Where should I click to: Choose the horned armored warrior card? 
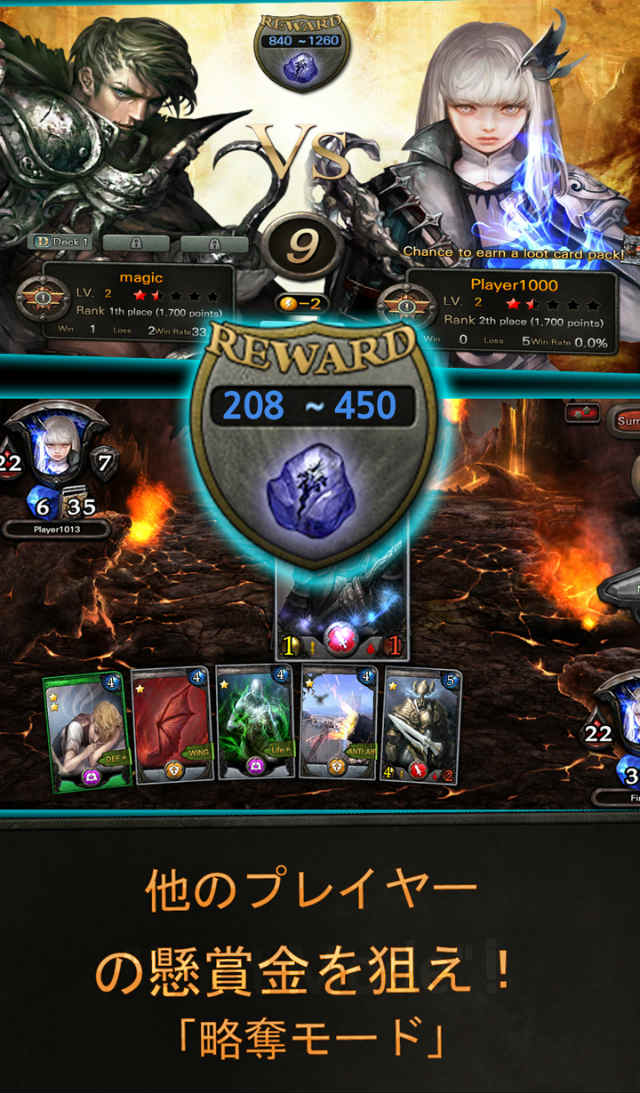(x=421, y=723)
